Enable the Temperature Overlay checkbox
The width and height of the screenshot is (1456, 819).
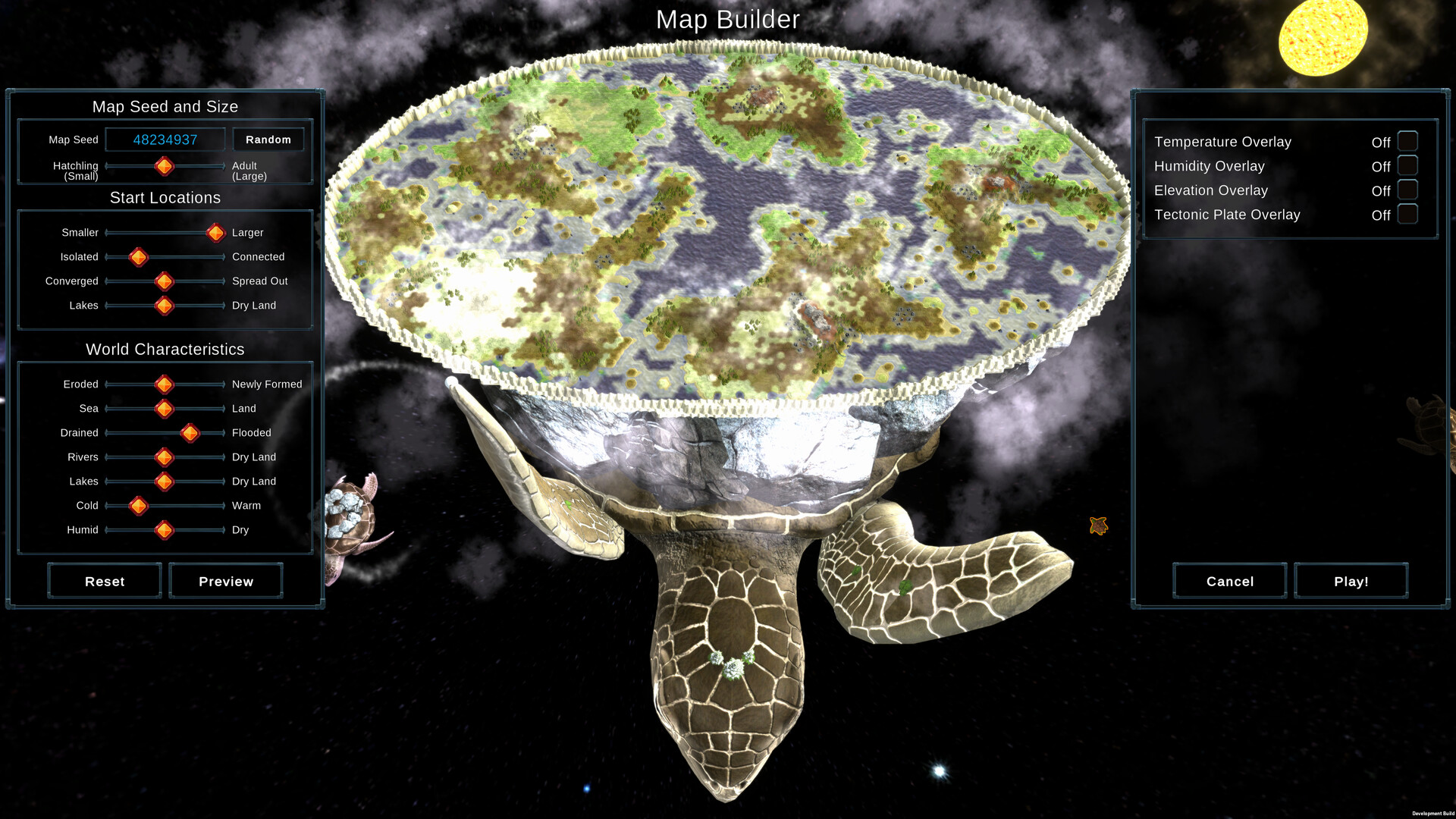point(1407,140)
